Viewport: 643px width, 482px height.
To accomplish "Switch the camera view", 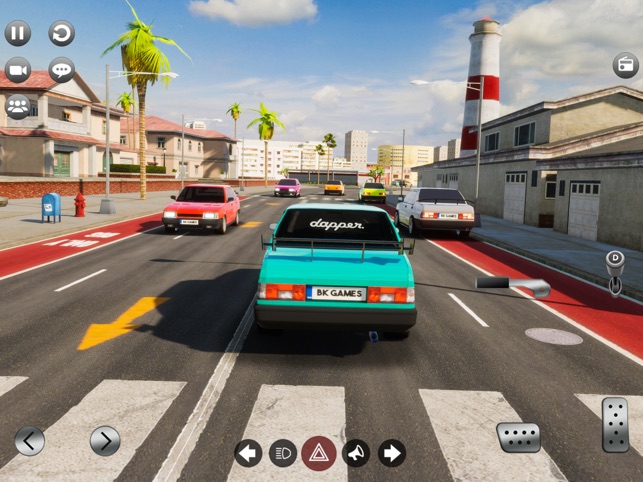I will click(x=18, y=70).
